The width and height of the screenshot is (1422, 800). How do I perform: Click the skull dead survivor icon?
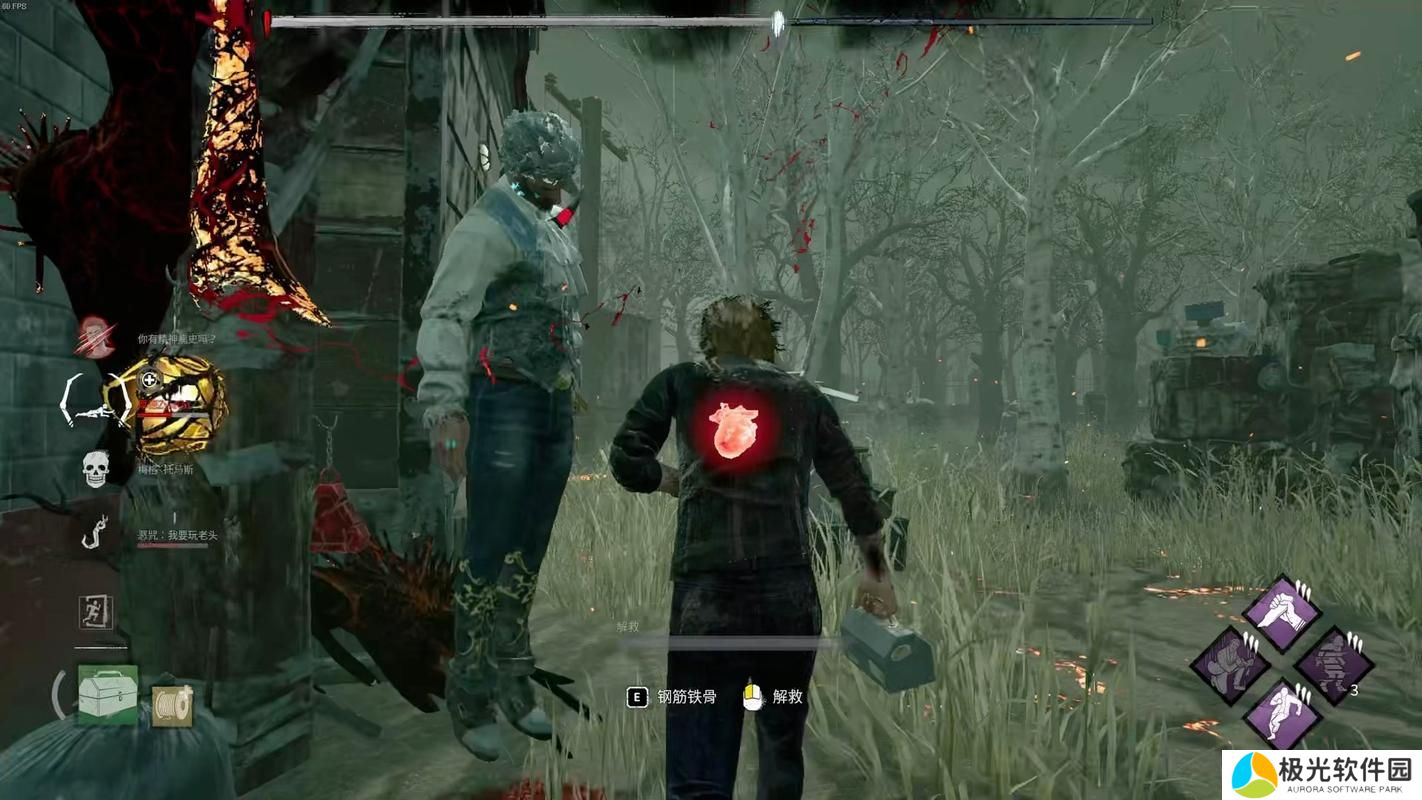pos(95,468)
